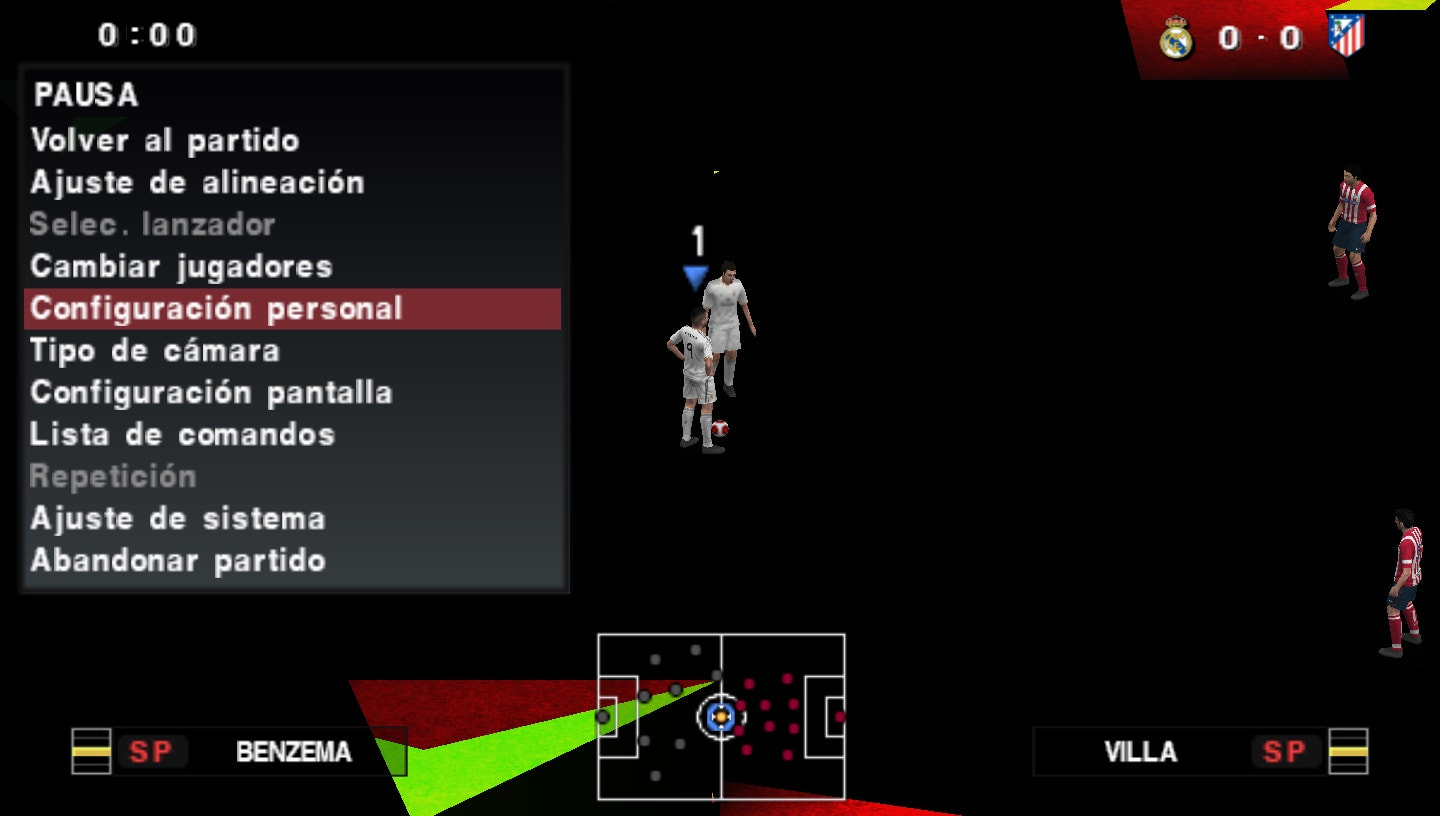Click the match timer showing 0:00
Image resolution: width=1440 pixels, height=816 pixels.
click(x=145, y=34)
